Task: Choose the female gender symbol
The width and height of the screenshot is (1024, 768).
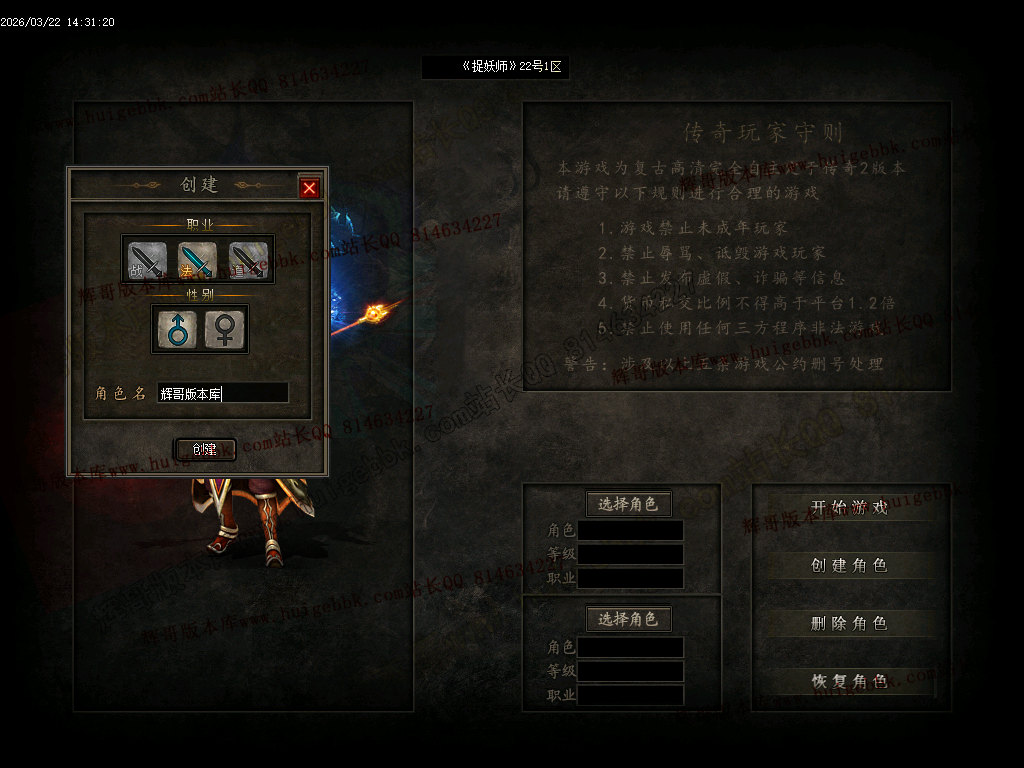Action: (x=224, y=329)
